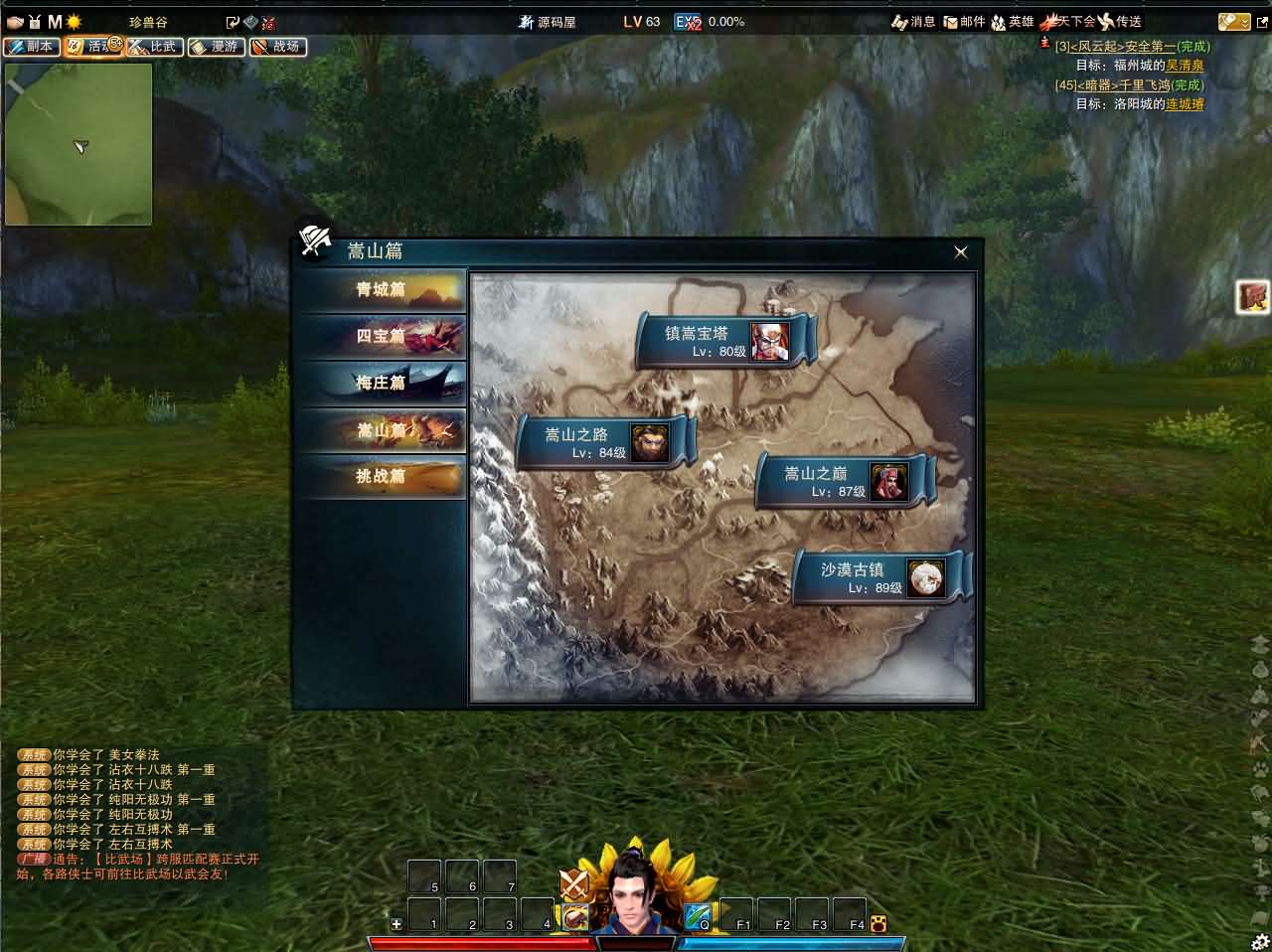Select the 嵩山之路 level 84 dungeon
Screen dimensions: 1272x952
605,442
